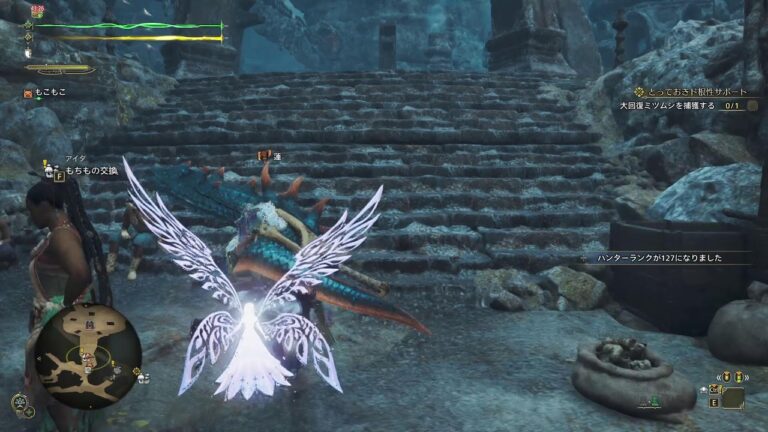The height and width of the screenshot is (432, 768).
Task: Click the weapon sharpness gauge icon
Action: (x=60, y=70)
